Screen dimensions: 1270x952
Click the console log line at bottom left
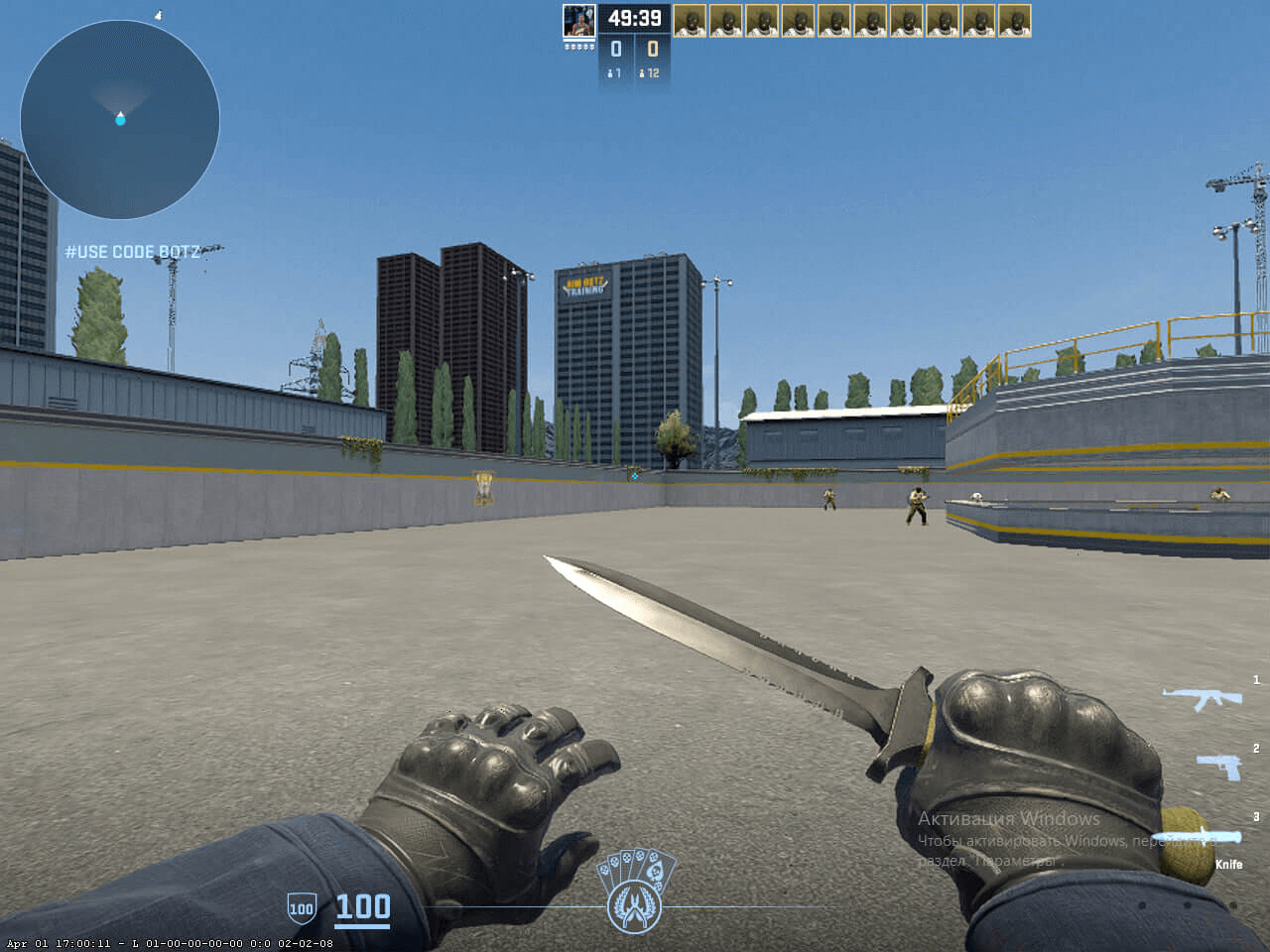166,944
